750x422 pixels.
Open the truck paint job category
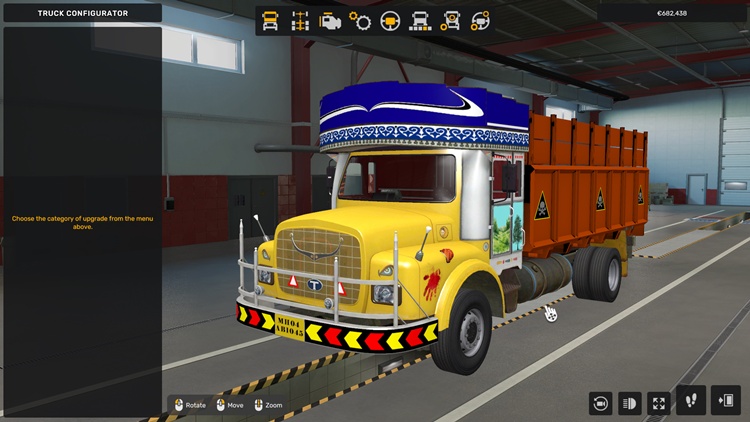[421, 20]
